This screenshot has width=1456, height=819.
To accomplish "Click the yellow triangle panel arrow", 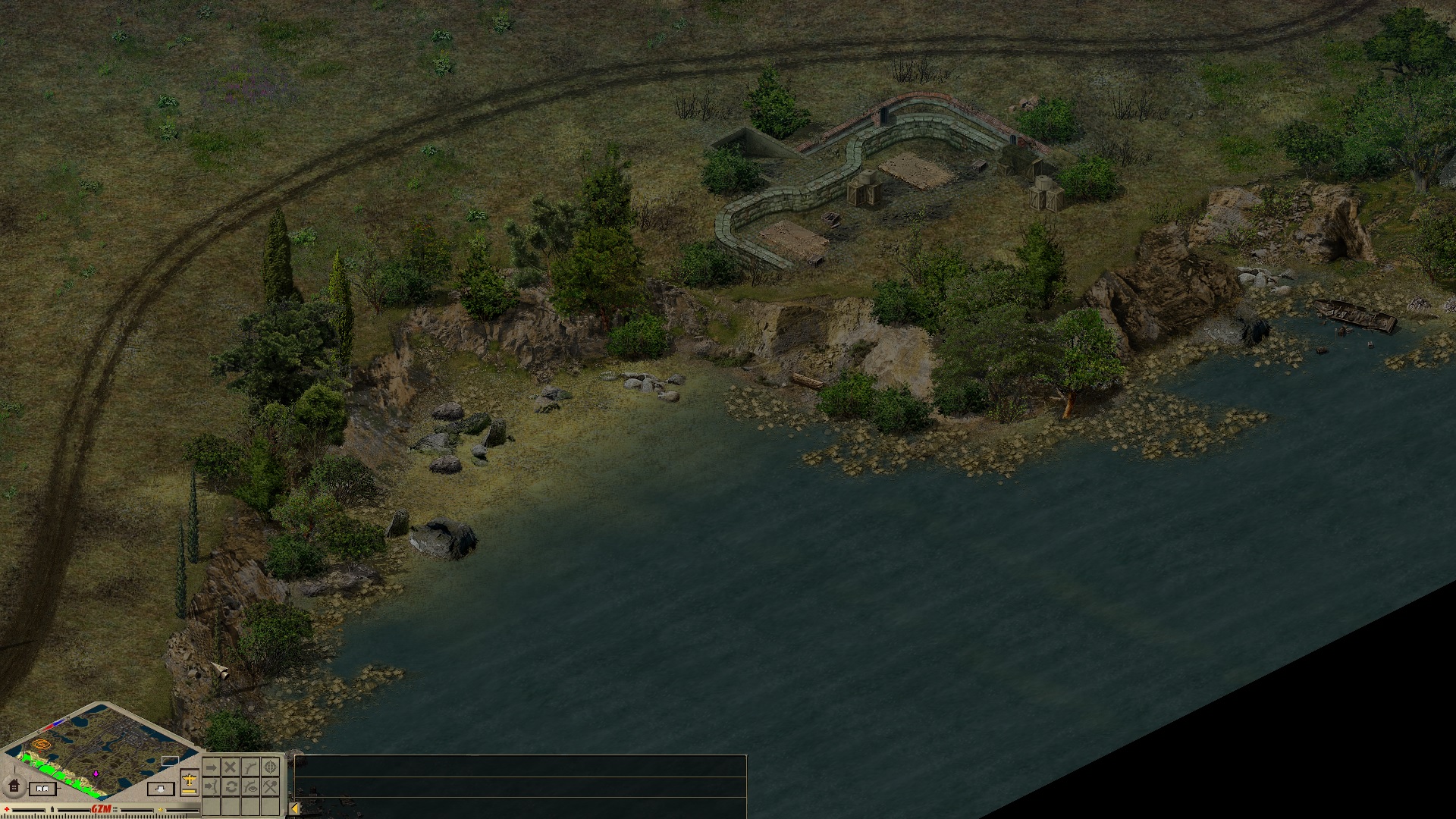I will 295,808.
